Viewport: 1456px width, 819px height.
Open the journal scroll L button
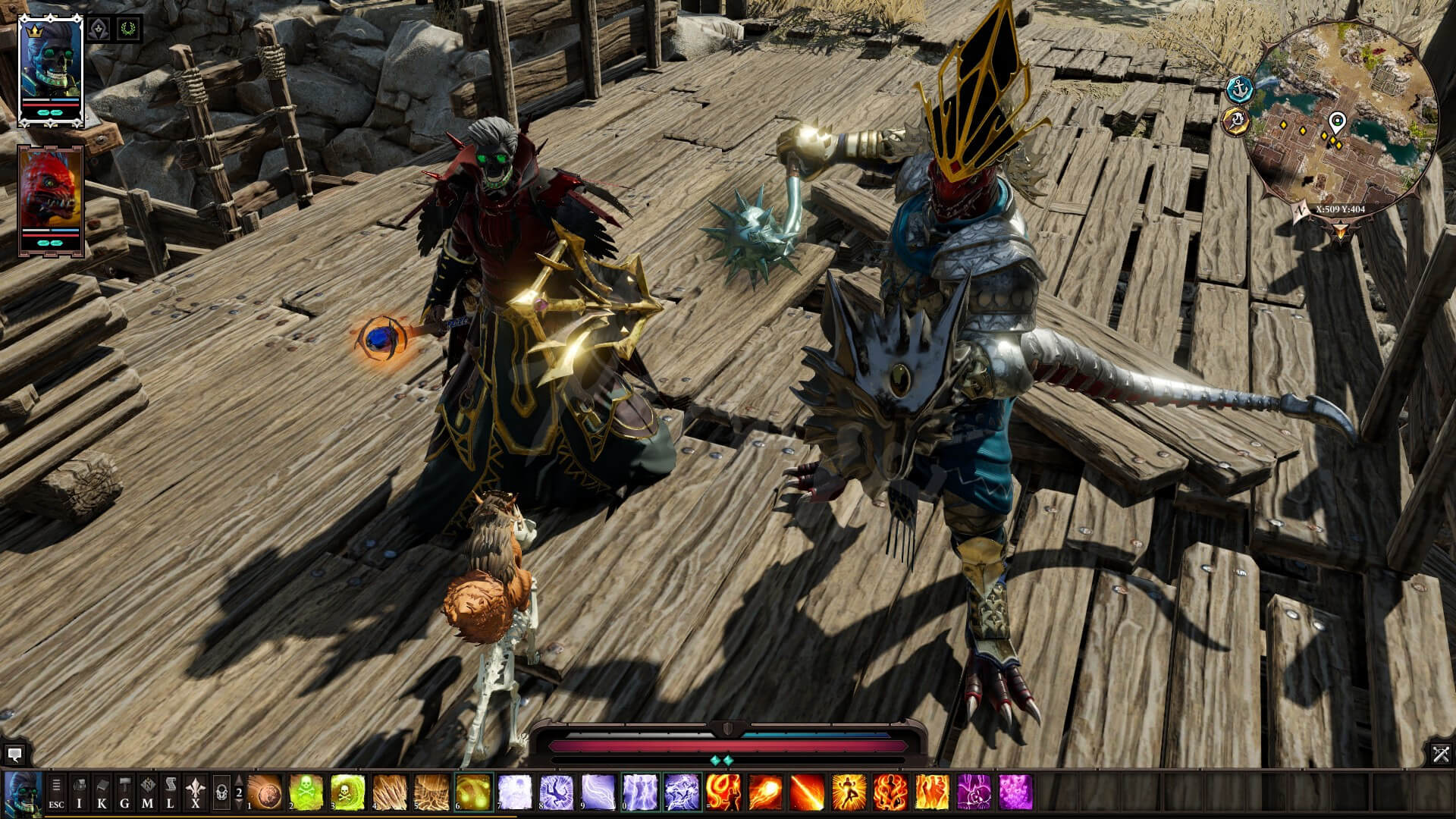[x=171, y=792]
